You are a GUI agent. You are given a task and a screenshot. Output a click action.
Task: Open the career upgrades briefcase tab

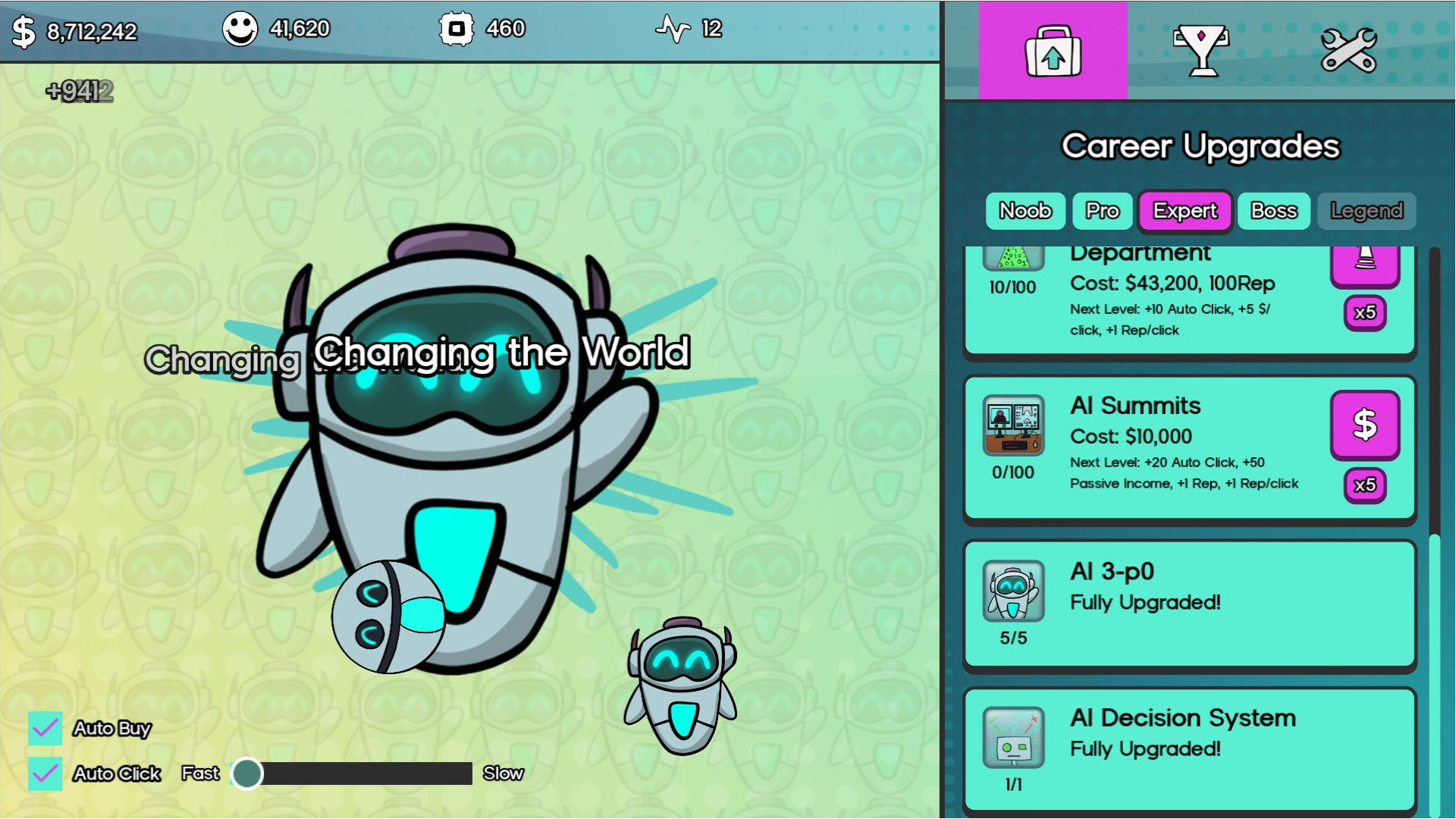(1053, 51)
